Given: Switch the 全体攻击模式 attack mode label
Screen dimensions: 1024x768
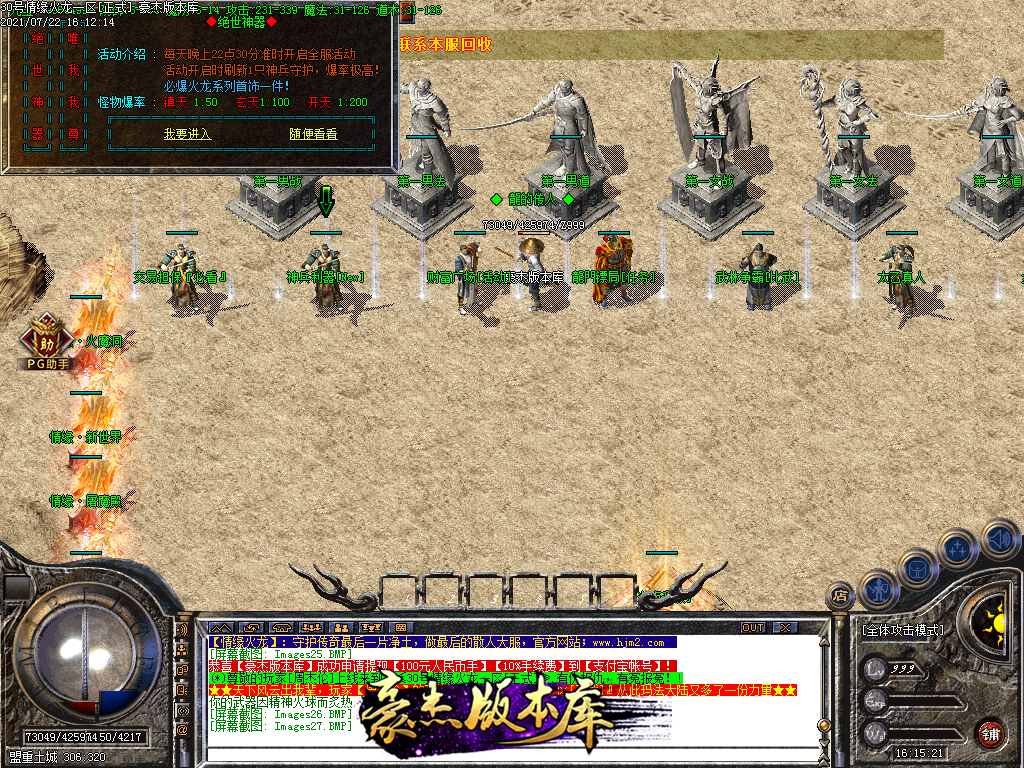Looking at the screenshot, I should pos(902,630).
